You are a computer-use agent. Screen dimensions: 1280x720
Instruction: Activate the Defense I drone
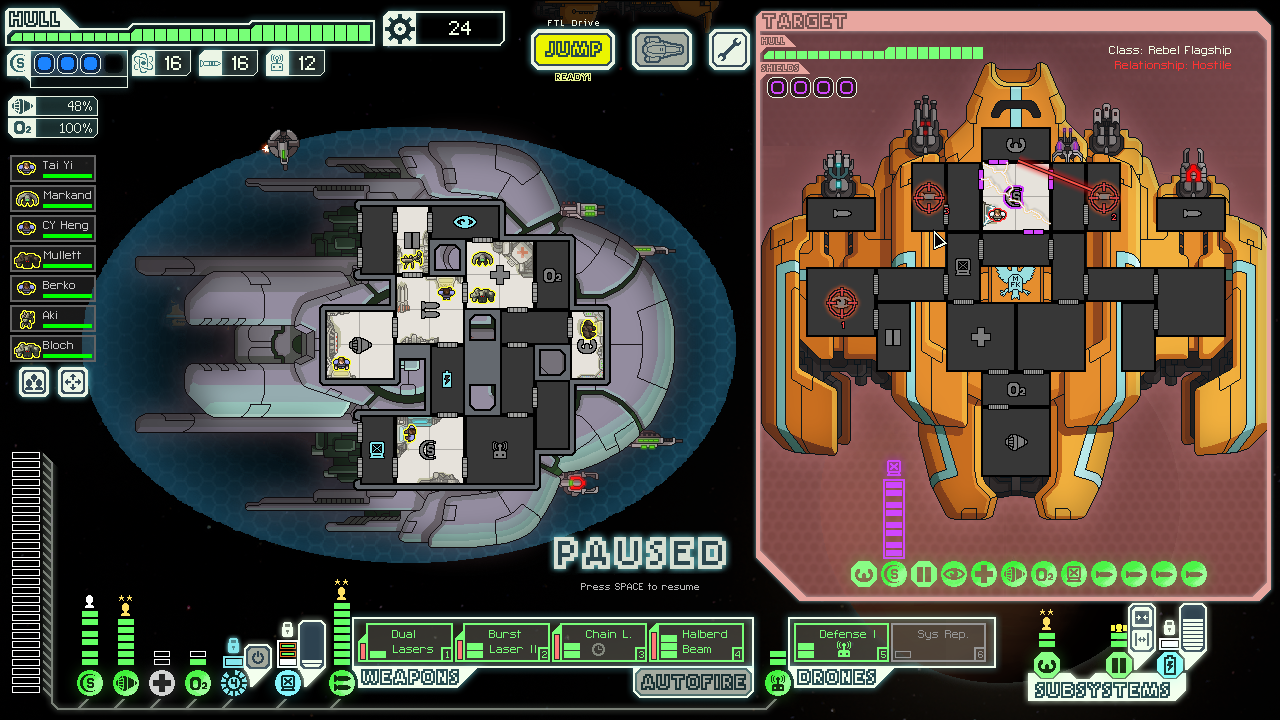[x=841, y=642]
